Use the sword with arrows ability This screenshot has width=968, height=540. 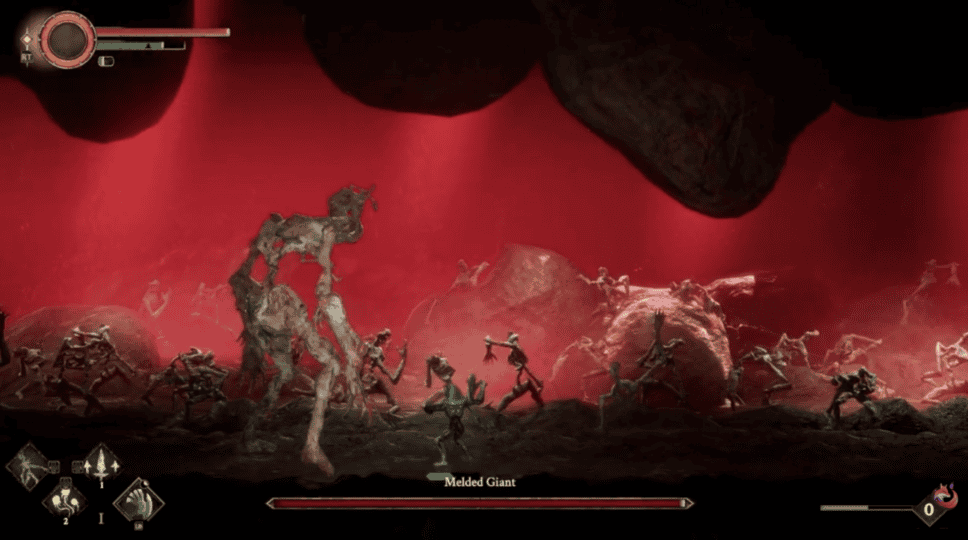pyautogui.click(x=101, y=463)
